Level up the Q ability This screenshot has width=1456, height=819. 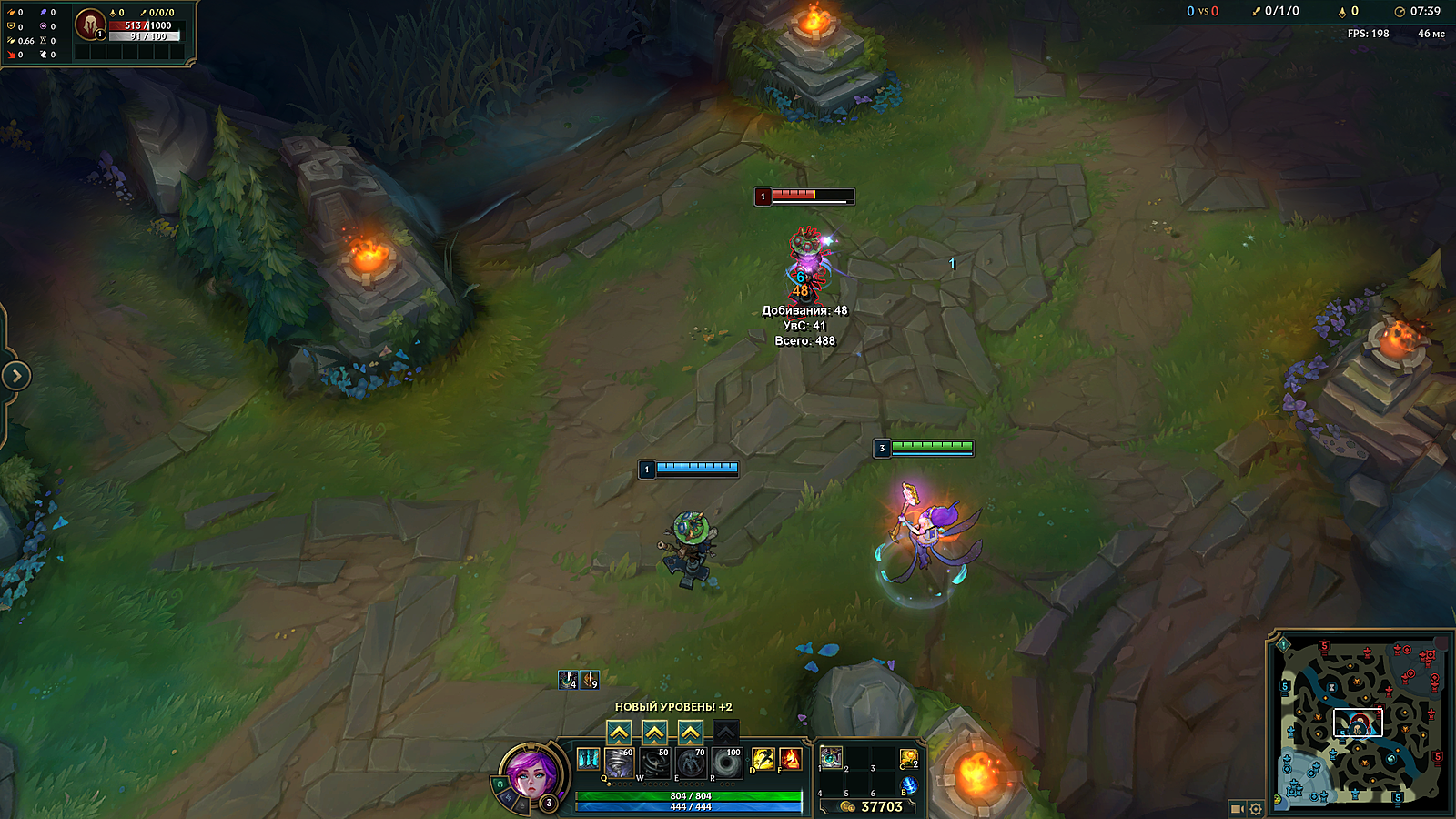click(619, 733)
